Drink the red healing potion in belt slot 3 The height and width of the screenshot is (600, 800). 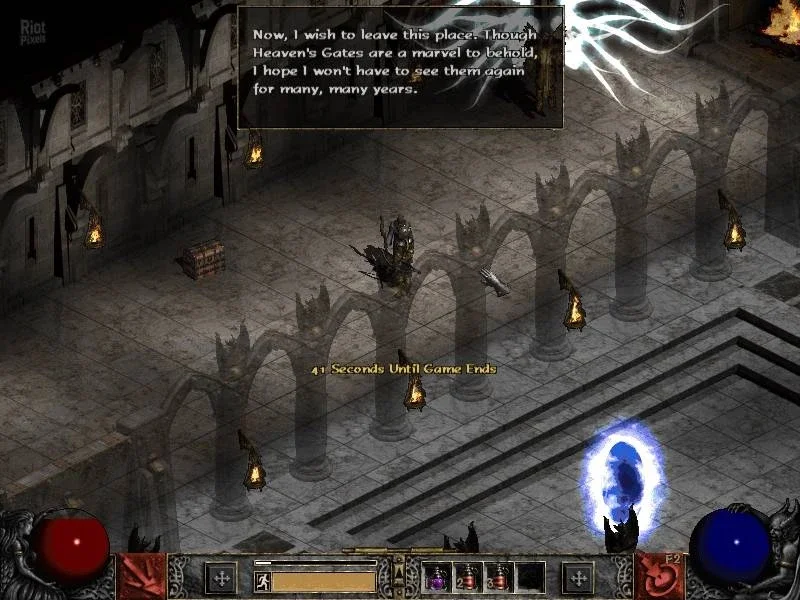click(x=499, y=577)
